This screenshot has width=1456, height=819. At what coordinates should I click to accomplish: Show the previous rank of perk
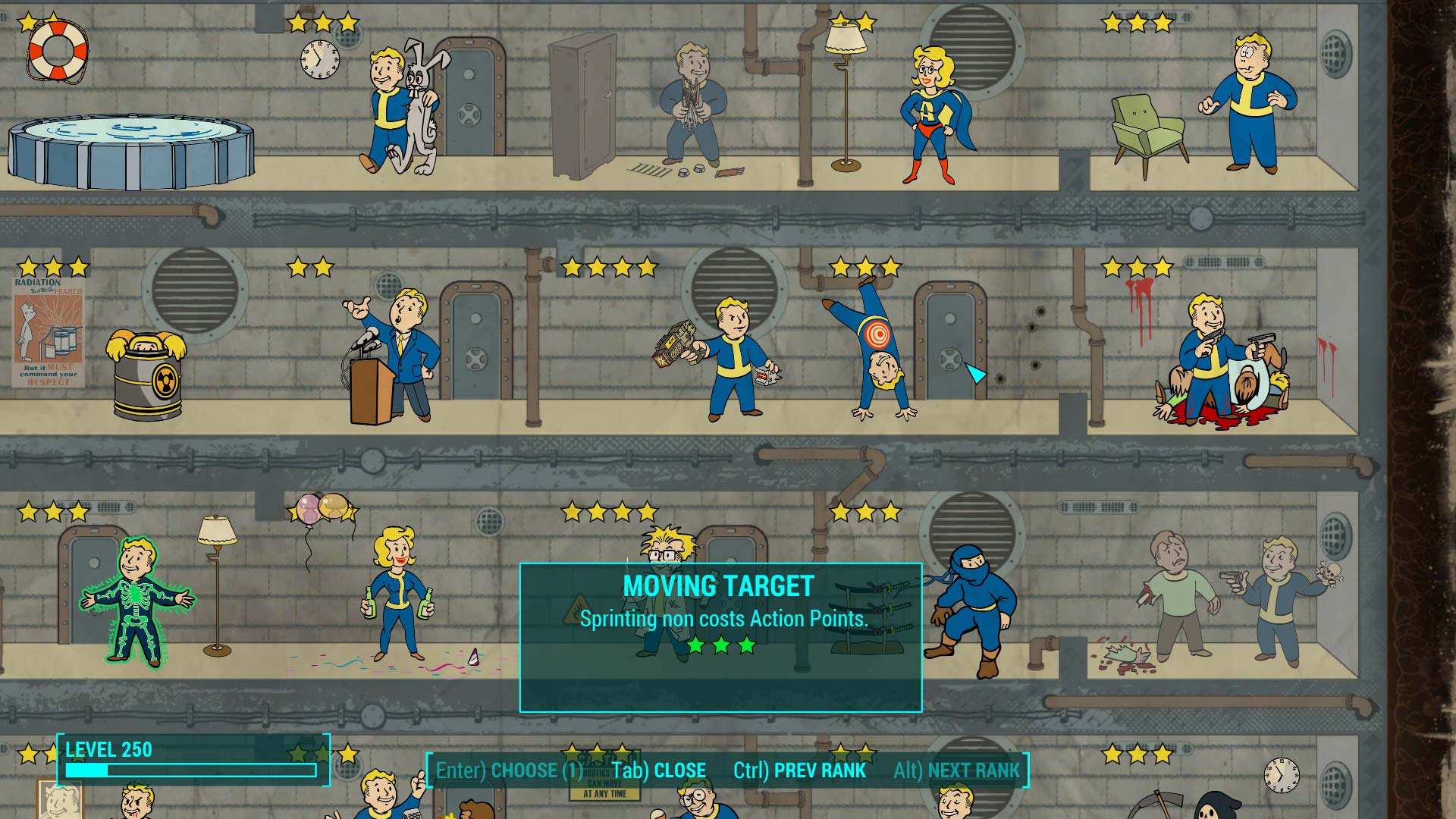pyautogui.click(x=799, y=770)
